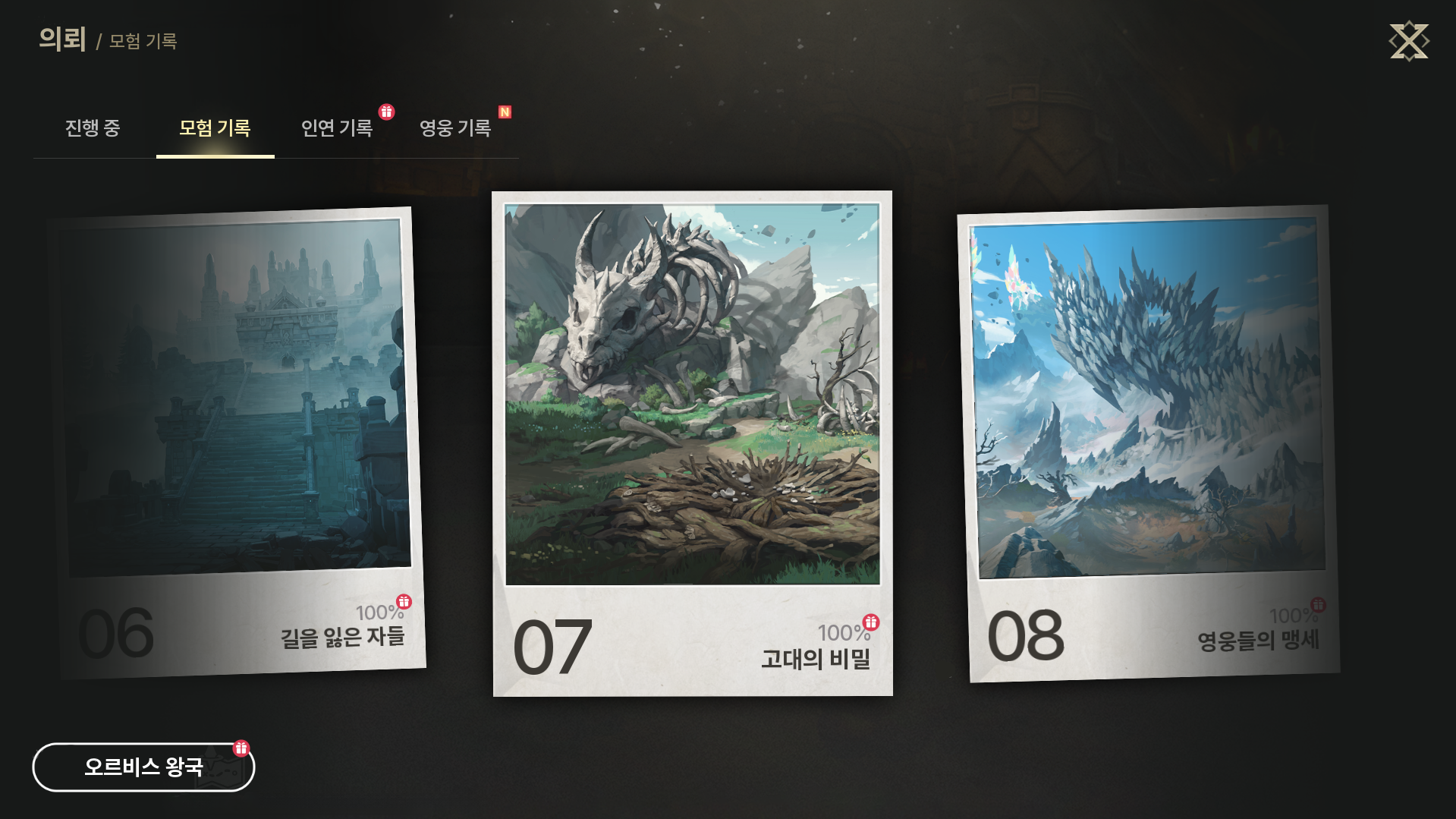Go to the 영웅 기록 tab
Screen dimensions: 1456x819
[x=455, y=128]
